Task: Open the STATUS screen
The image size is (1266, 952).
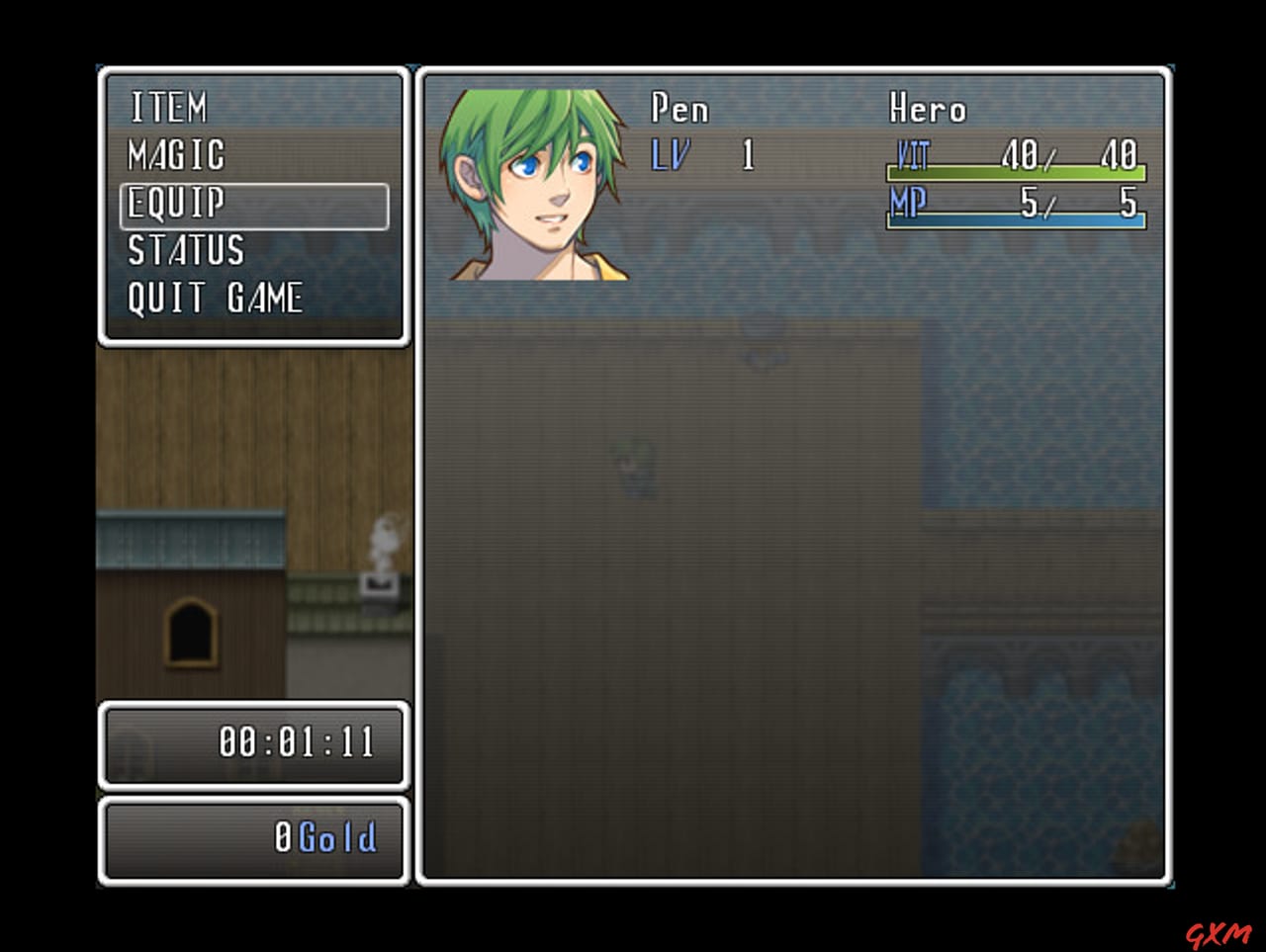Action: [x=185, y=252]
